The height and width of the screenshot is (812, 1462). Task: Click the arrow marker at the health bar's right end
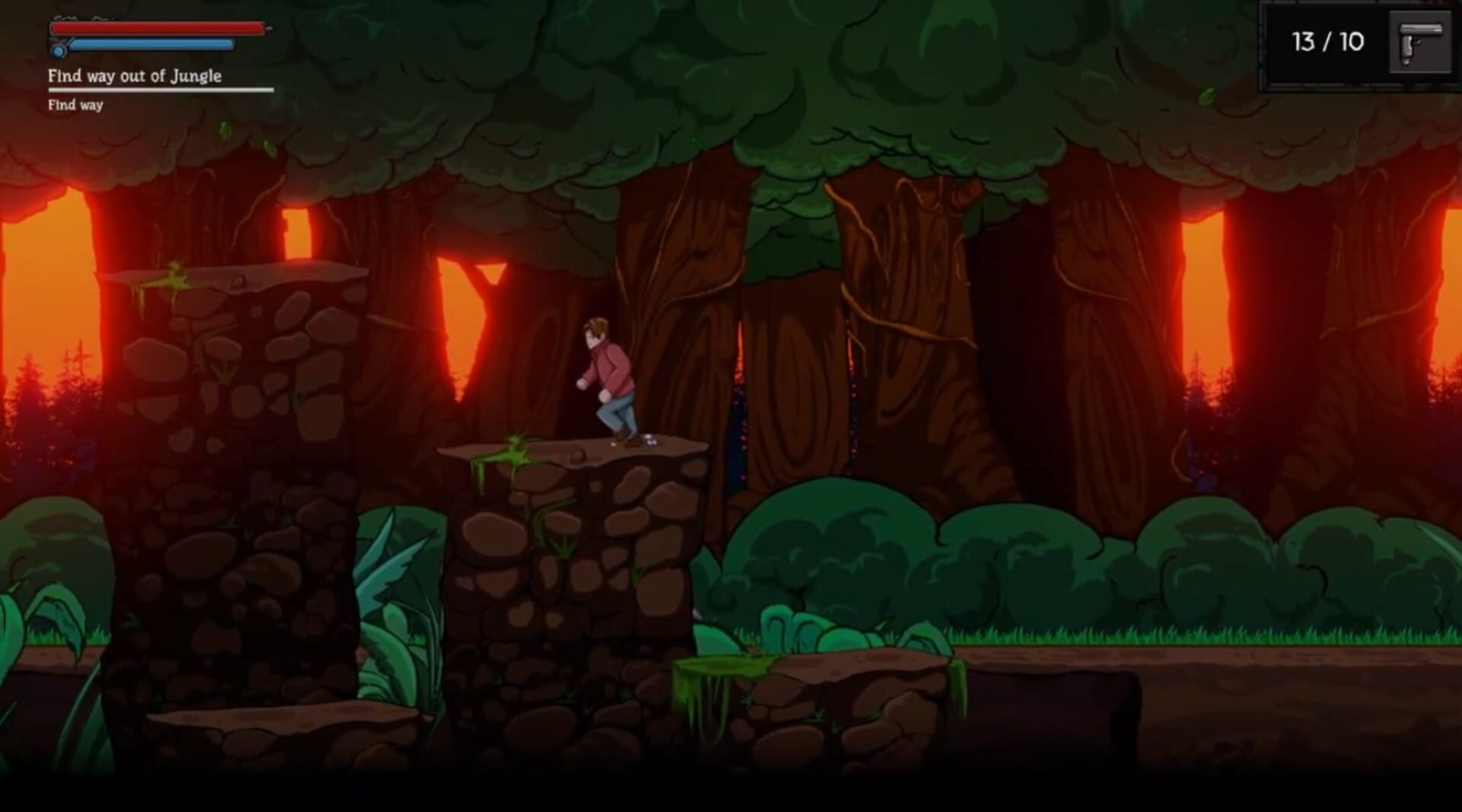pyautogui.click(x=268, y=28)
